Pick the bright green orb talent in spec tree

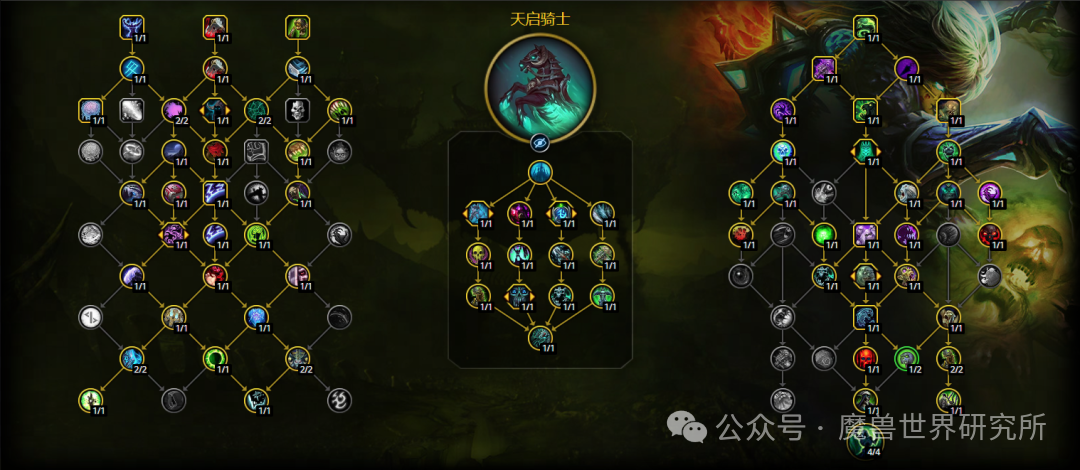coord(824,234)
